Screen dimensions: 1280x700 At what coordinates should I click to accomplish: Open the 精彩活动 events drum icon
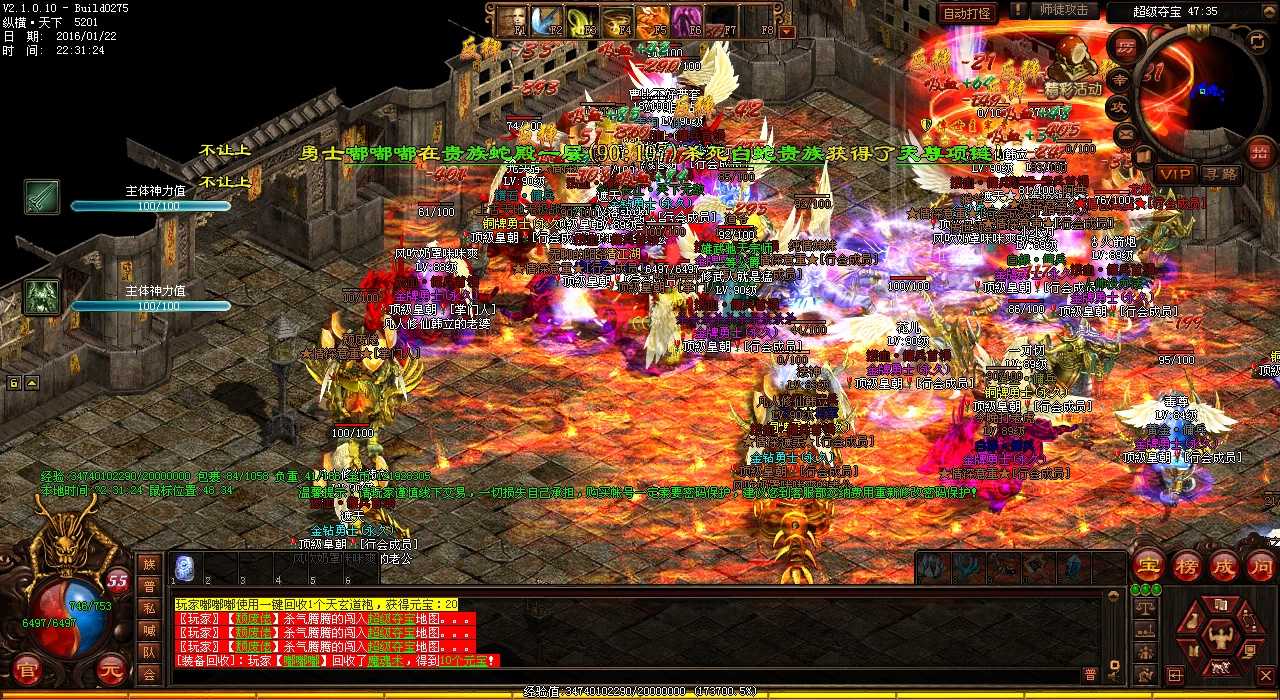[x=1072, y=66]
